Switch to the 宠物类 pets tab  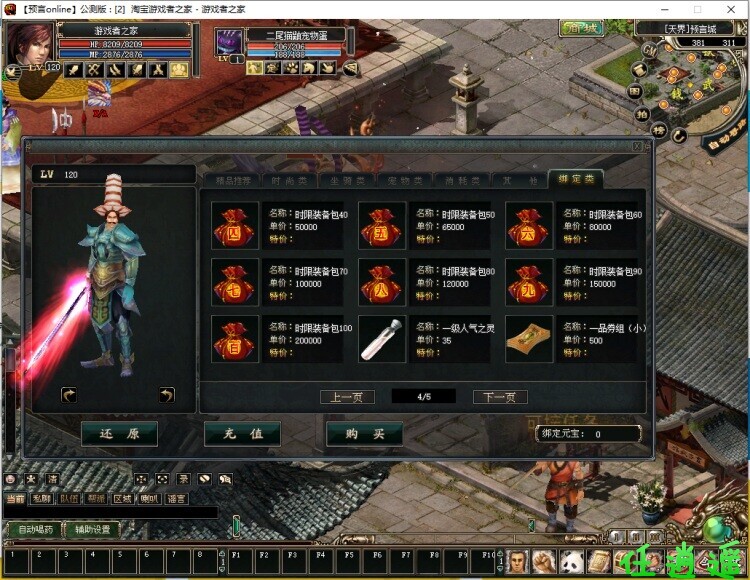coord(404,180)
